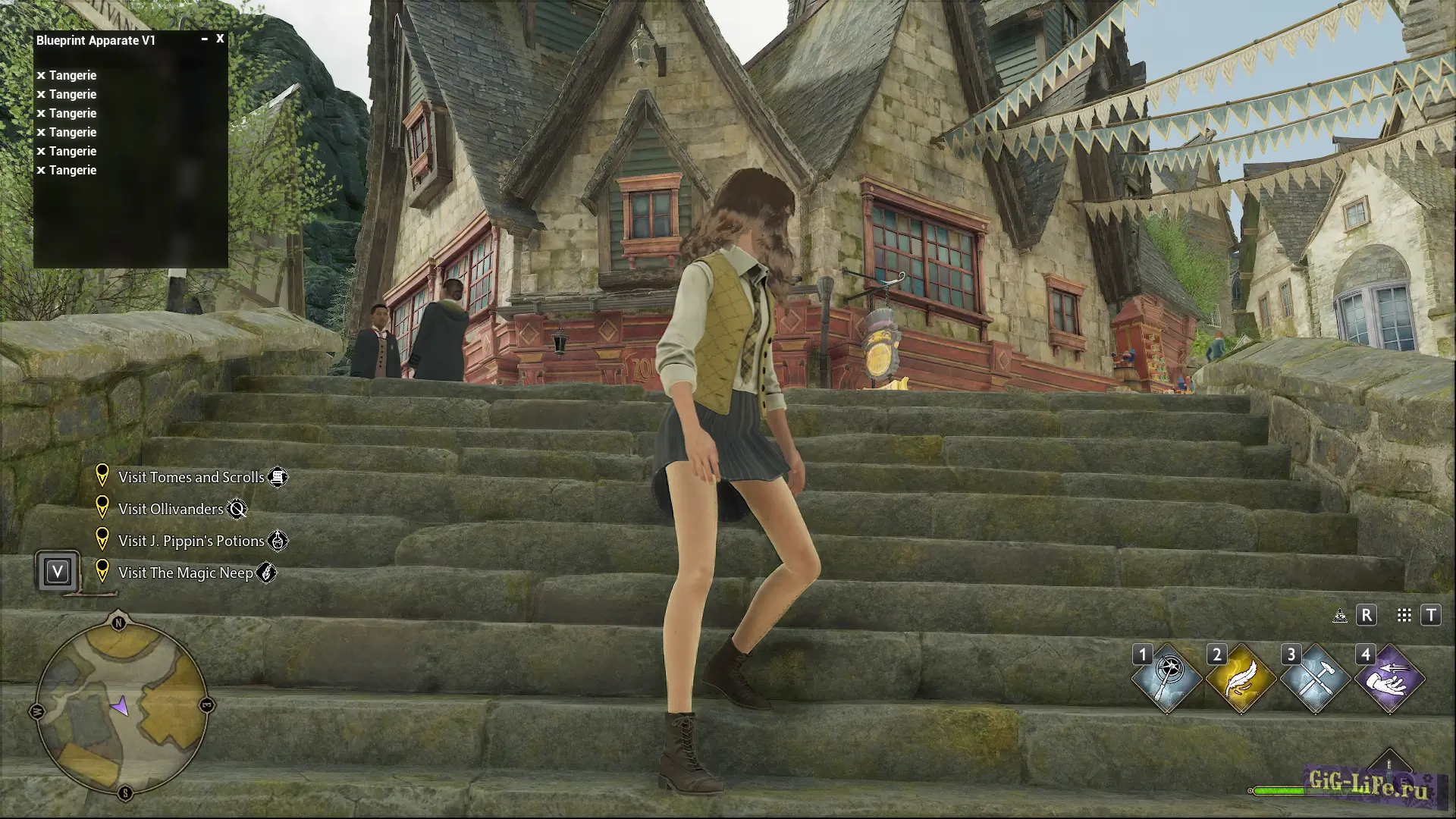Toggle off the last Tangerie entry
Viewport: 1456px width, 819px height.
(41, 170)
